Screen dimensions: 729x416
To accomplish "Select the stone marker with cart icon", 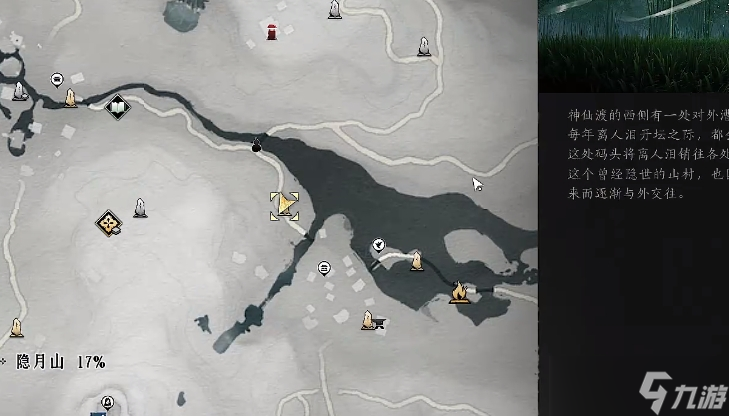I will tap(370, 321).
